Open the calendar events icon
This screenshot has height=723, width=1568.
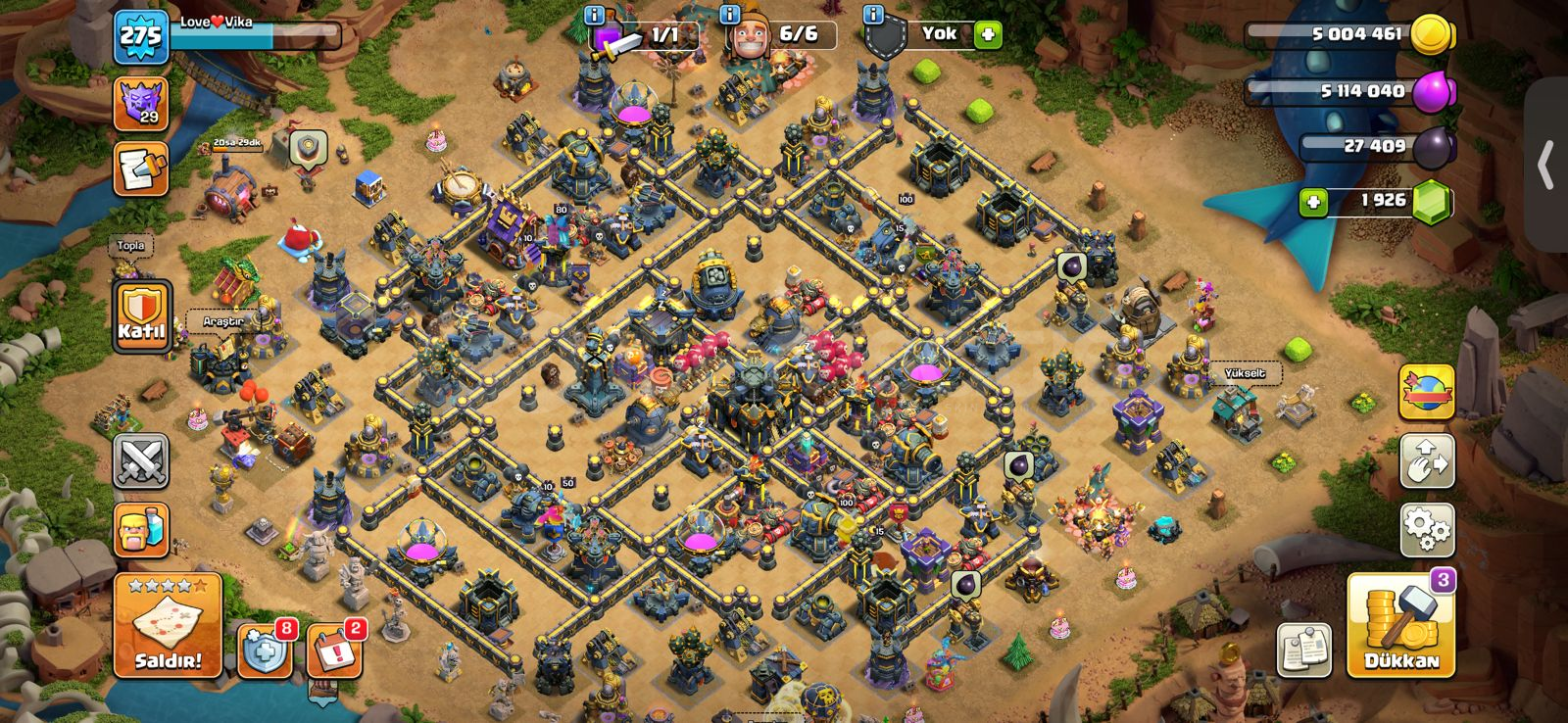(x=333, y=649)
